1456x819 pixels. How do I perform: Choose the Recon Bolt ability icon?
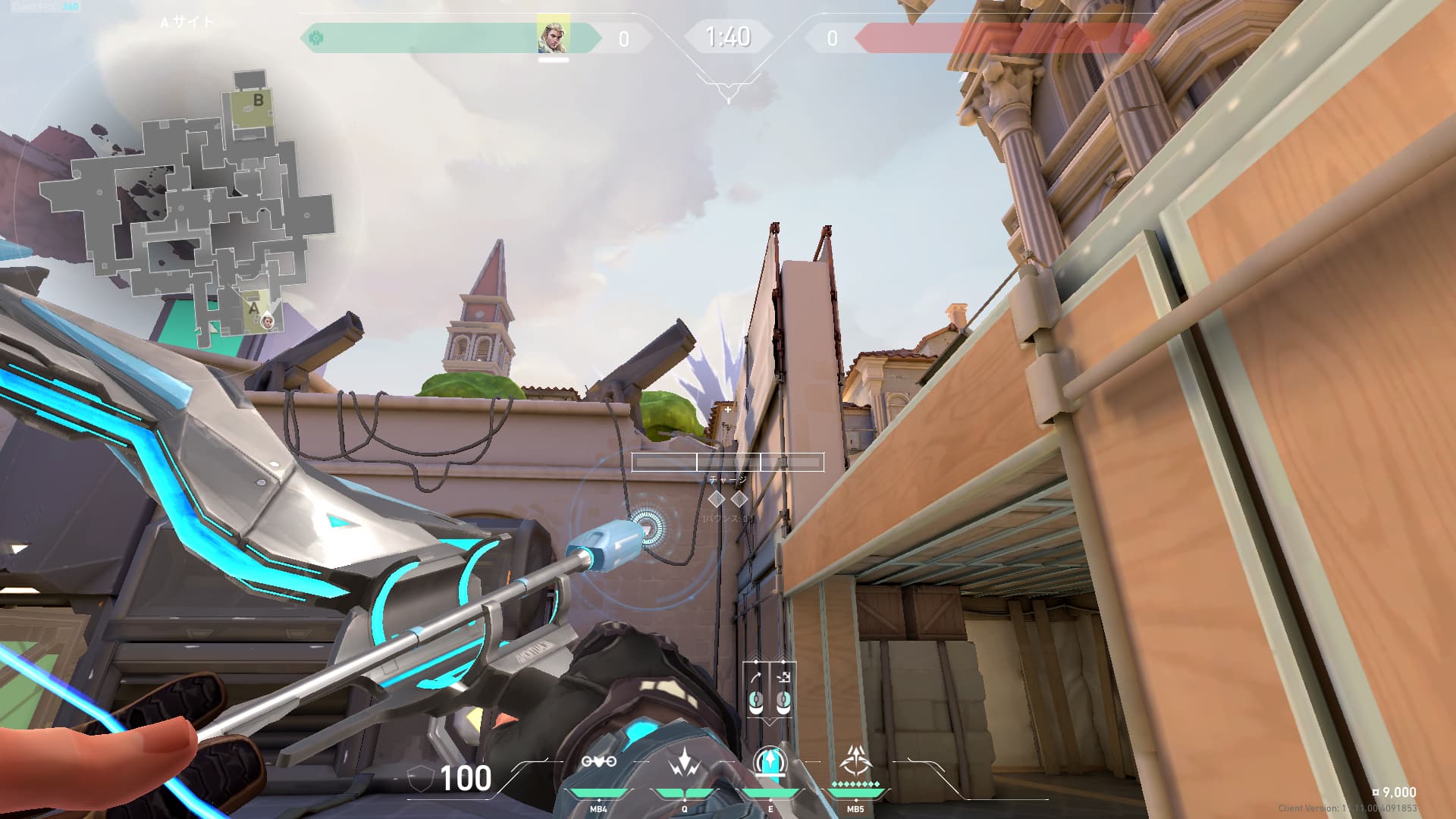[x=770, y=761]
